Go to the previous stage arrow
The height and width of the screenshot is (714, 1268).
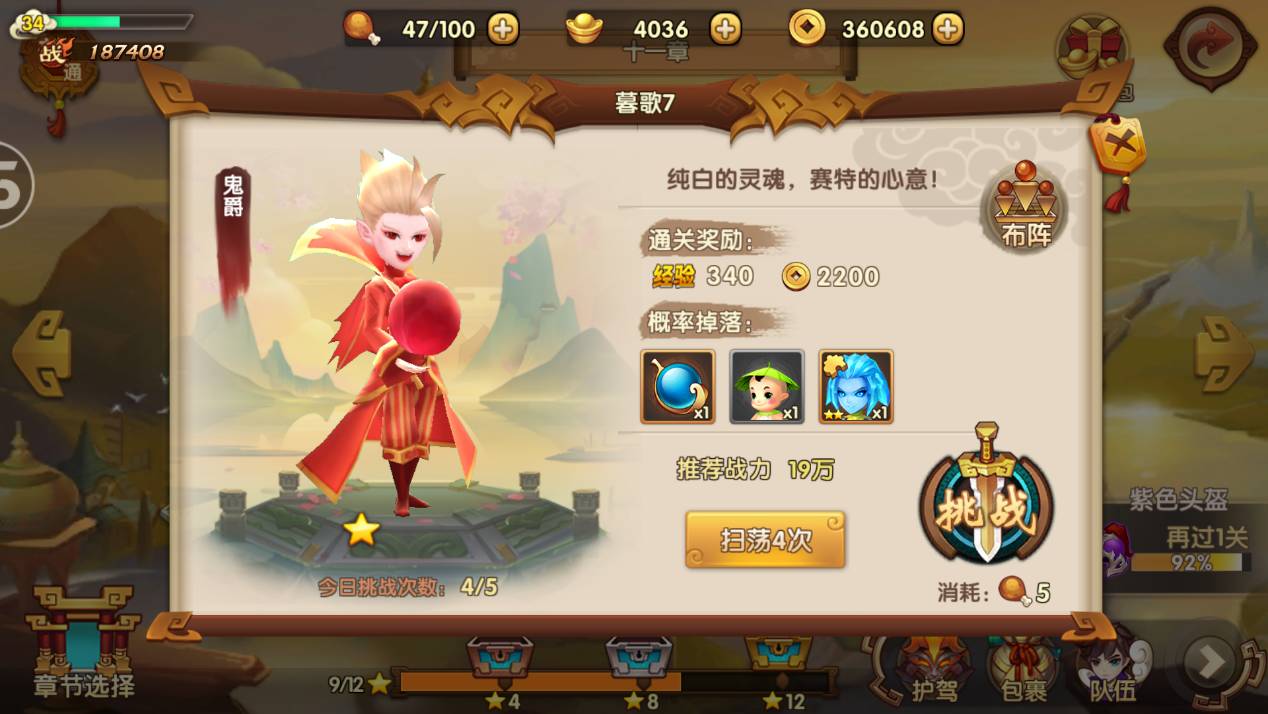click(41, 352)
